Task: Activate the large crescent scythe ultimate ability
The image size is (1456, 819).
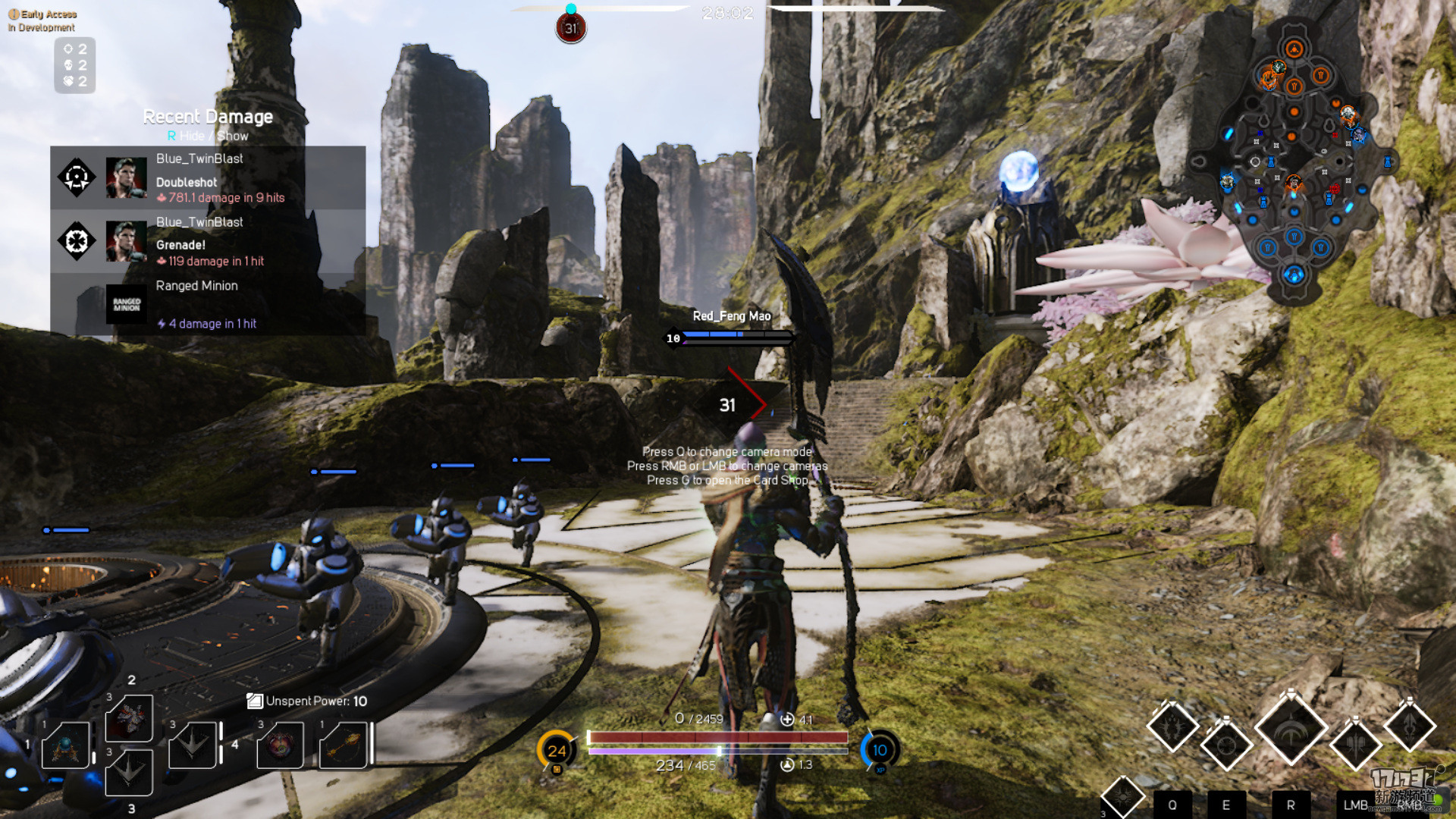Action: pyautogui.click(x=1291, y=730)
